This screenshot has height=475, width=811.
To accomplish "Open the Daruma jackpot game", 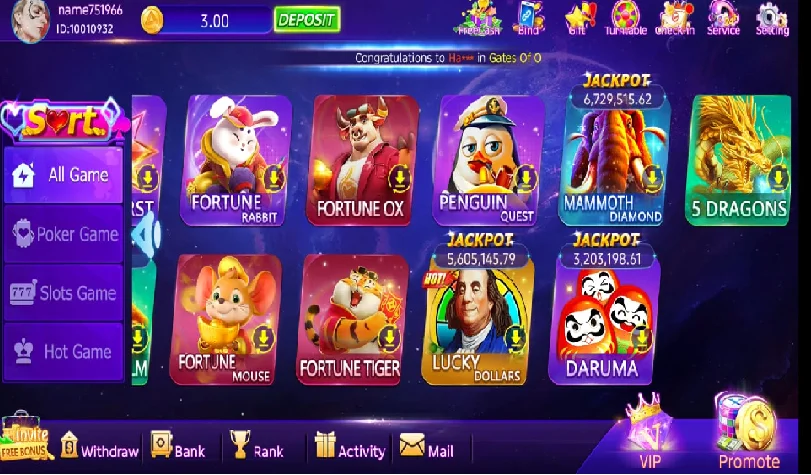I will 601,319.
